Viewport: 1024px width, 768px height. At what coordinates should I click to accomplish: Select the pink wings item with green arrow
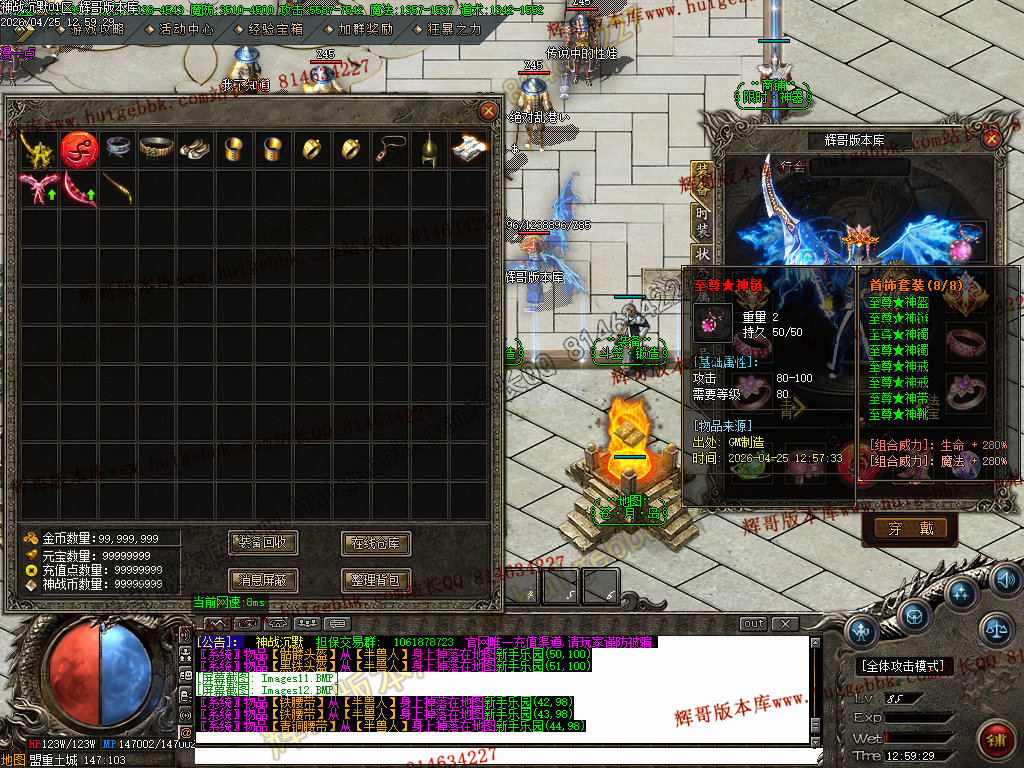[38, 188]
